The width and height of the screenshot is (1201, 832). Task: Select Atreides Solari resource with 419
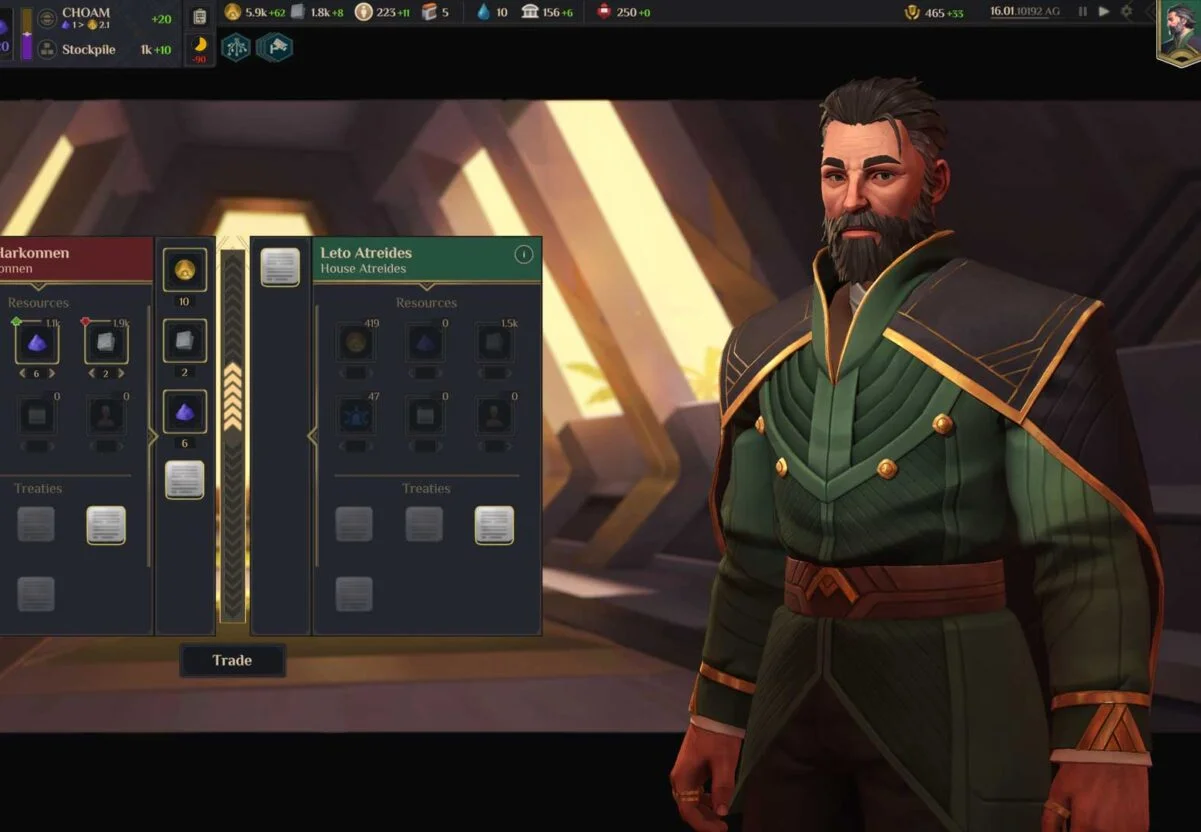click(x=355, y=343)
